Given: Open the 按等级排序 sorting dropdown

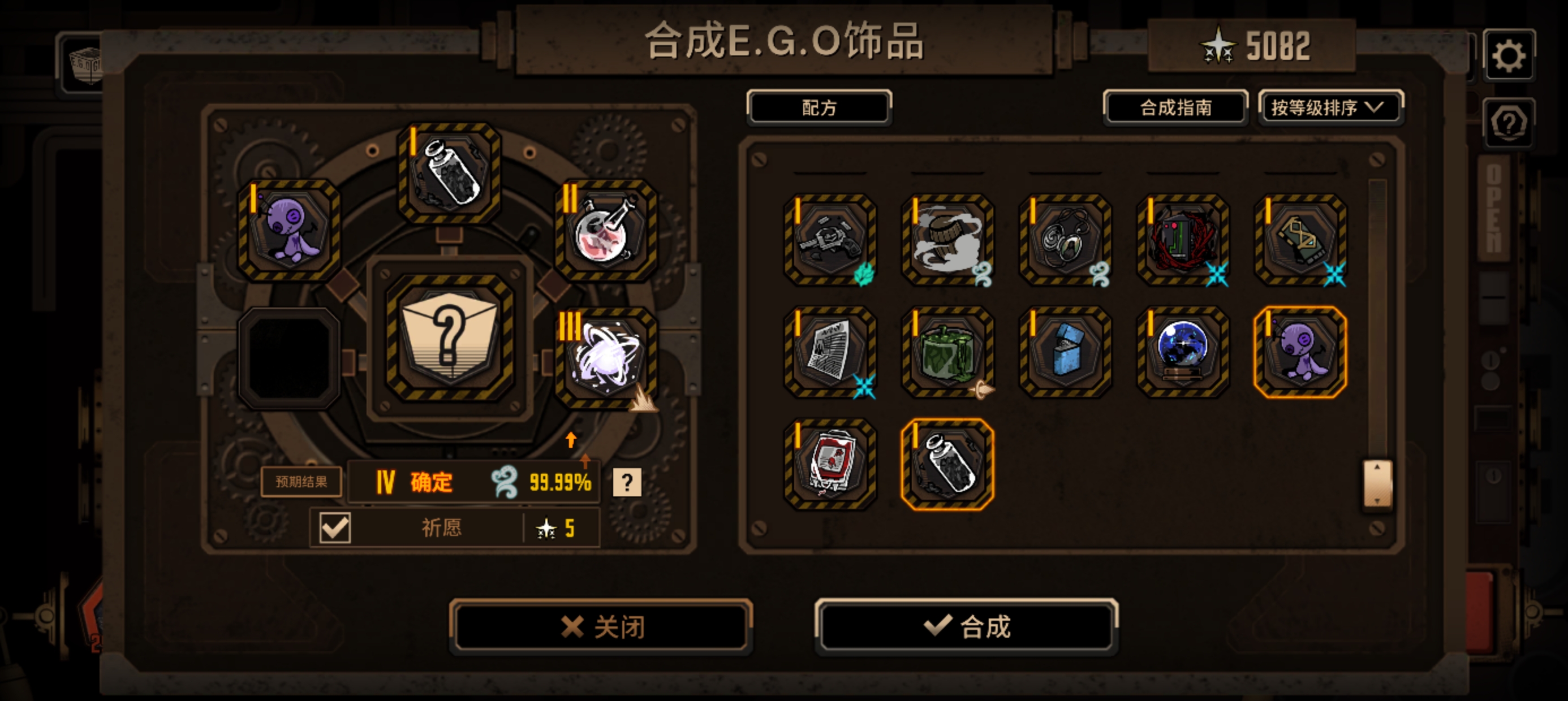Looking at the screenshot, I should (1330, 108).
